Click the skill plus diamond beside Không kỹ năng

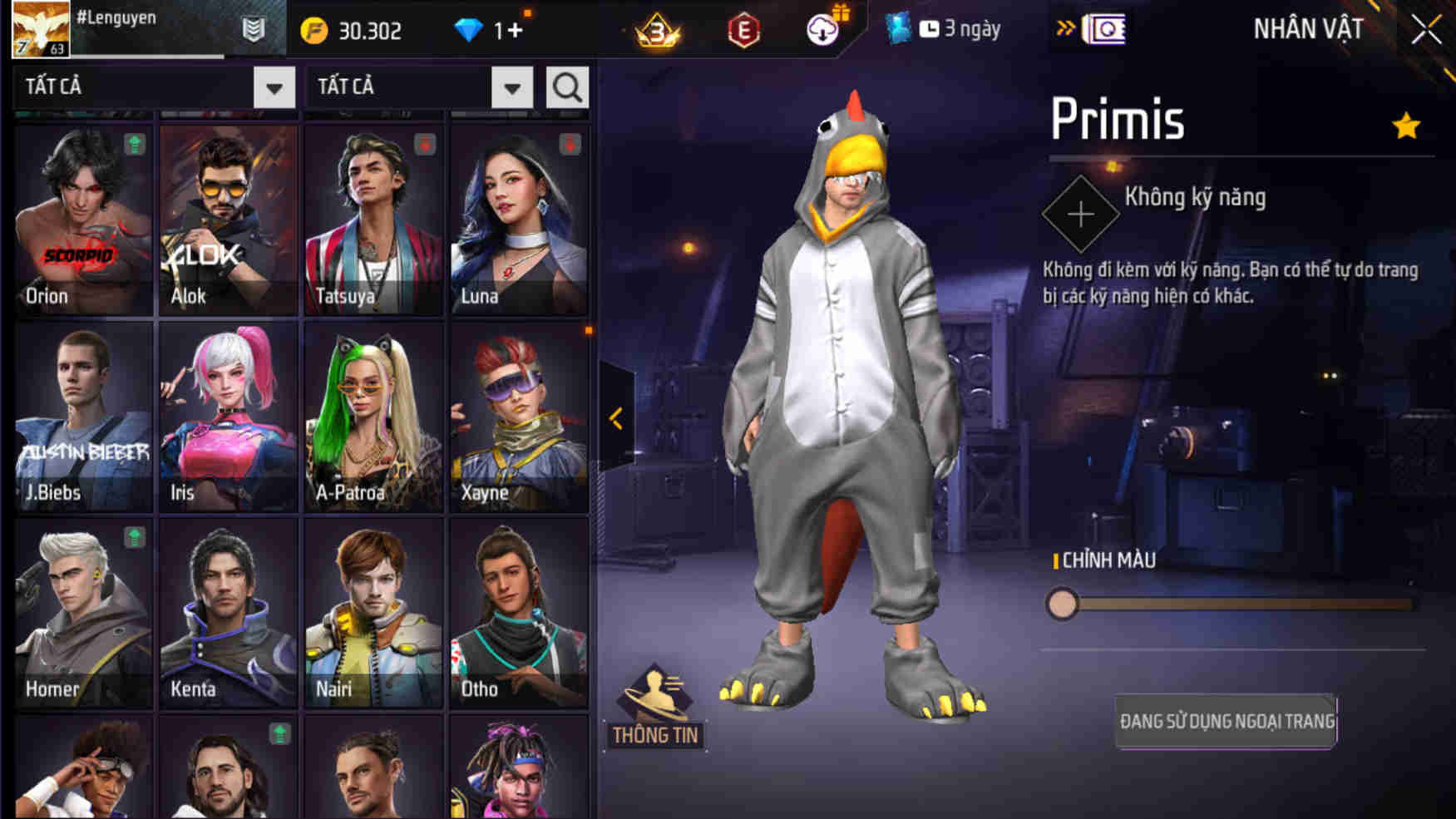pos(1080,213)
